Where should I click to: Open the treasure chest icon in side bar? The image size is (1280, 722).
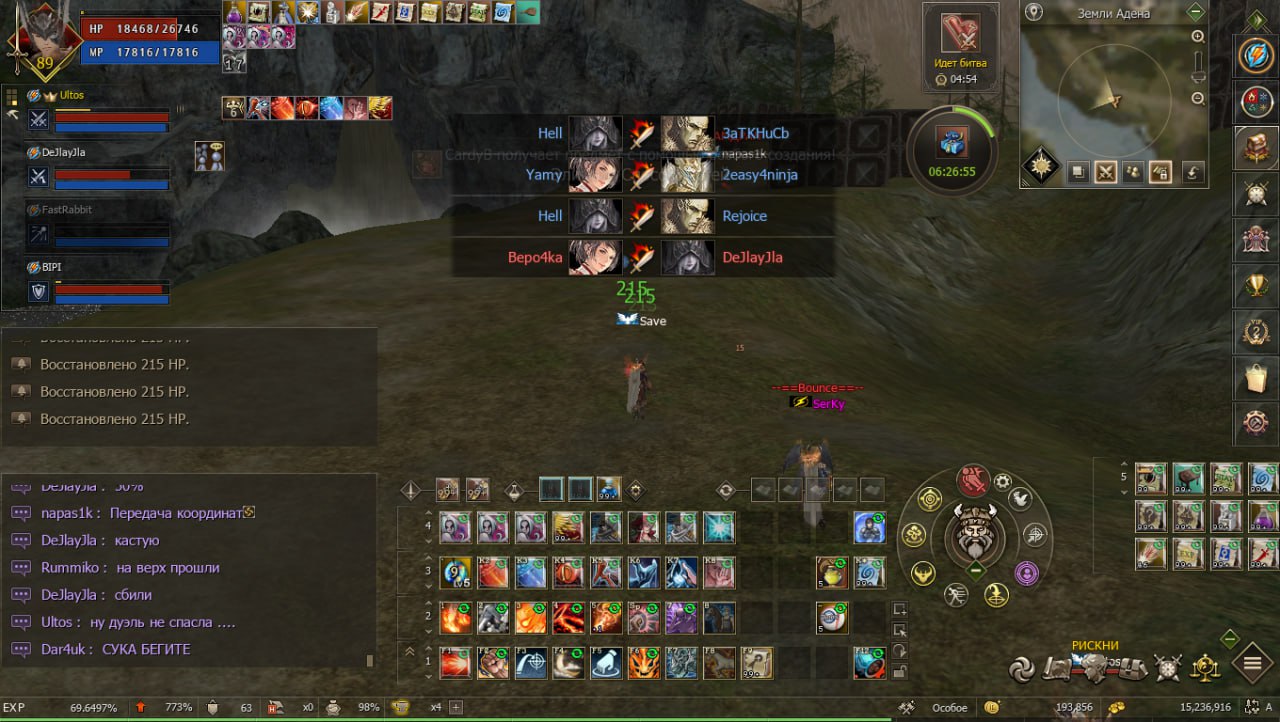[1256, 147]
